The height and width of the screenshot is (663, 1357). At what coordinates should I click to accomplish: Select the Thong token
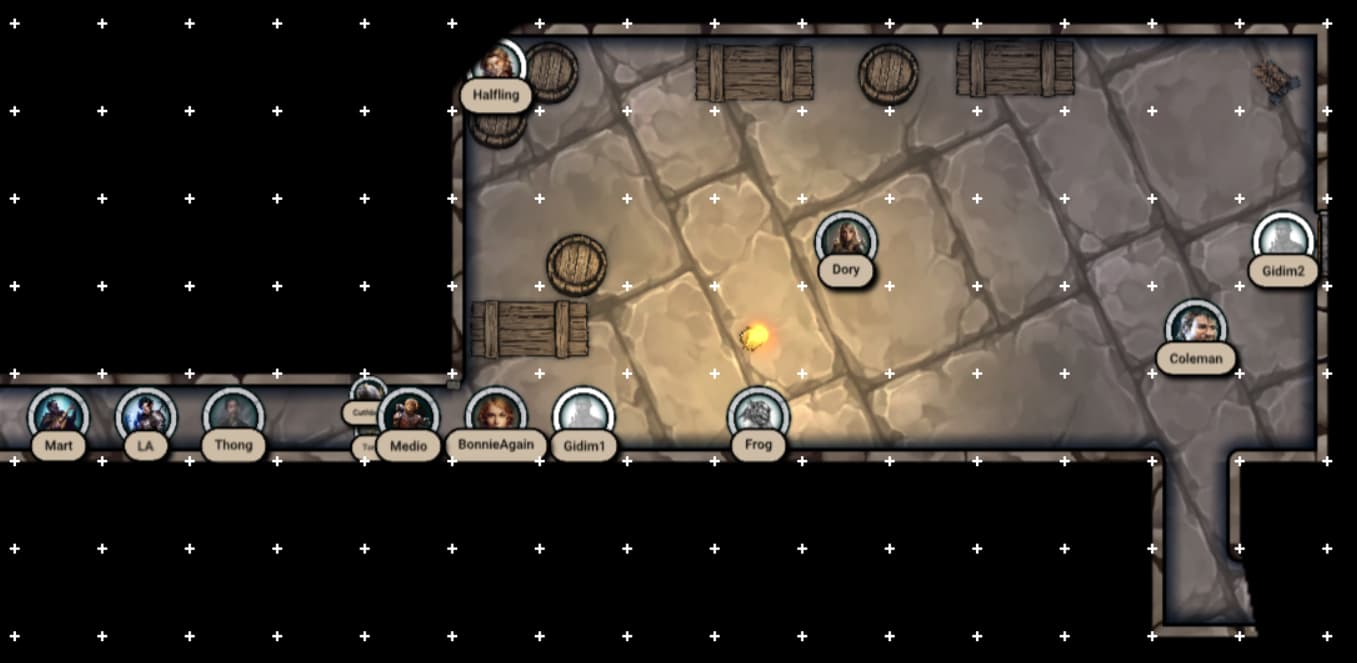(x=233, y=415)
